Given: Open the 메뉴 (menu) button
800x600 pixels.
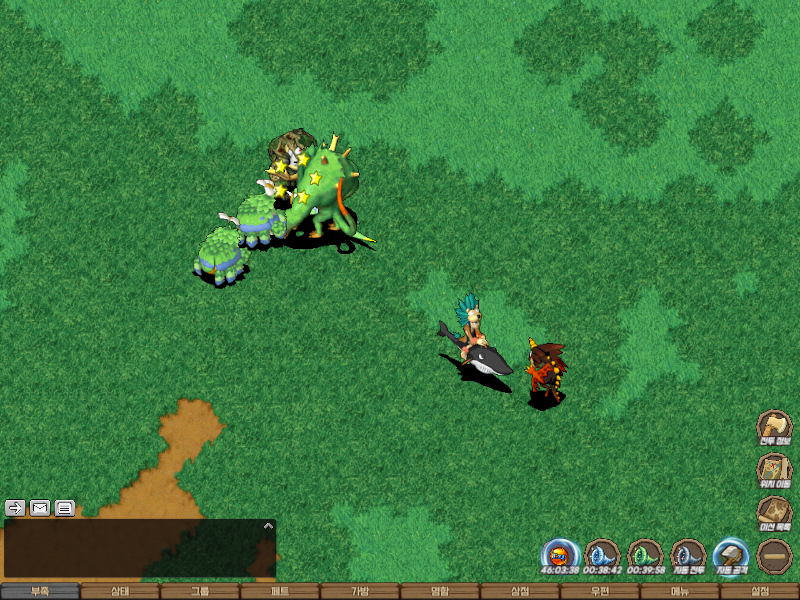Looking at the screenshot, I should click(680, 591).
